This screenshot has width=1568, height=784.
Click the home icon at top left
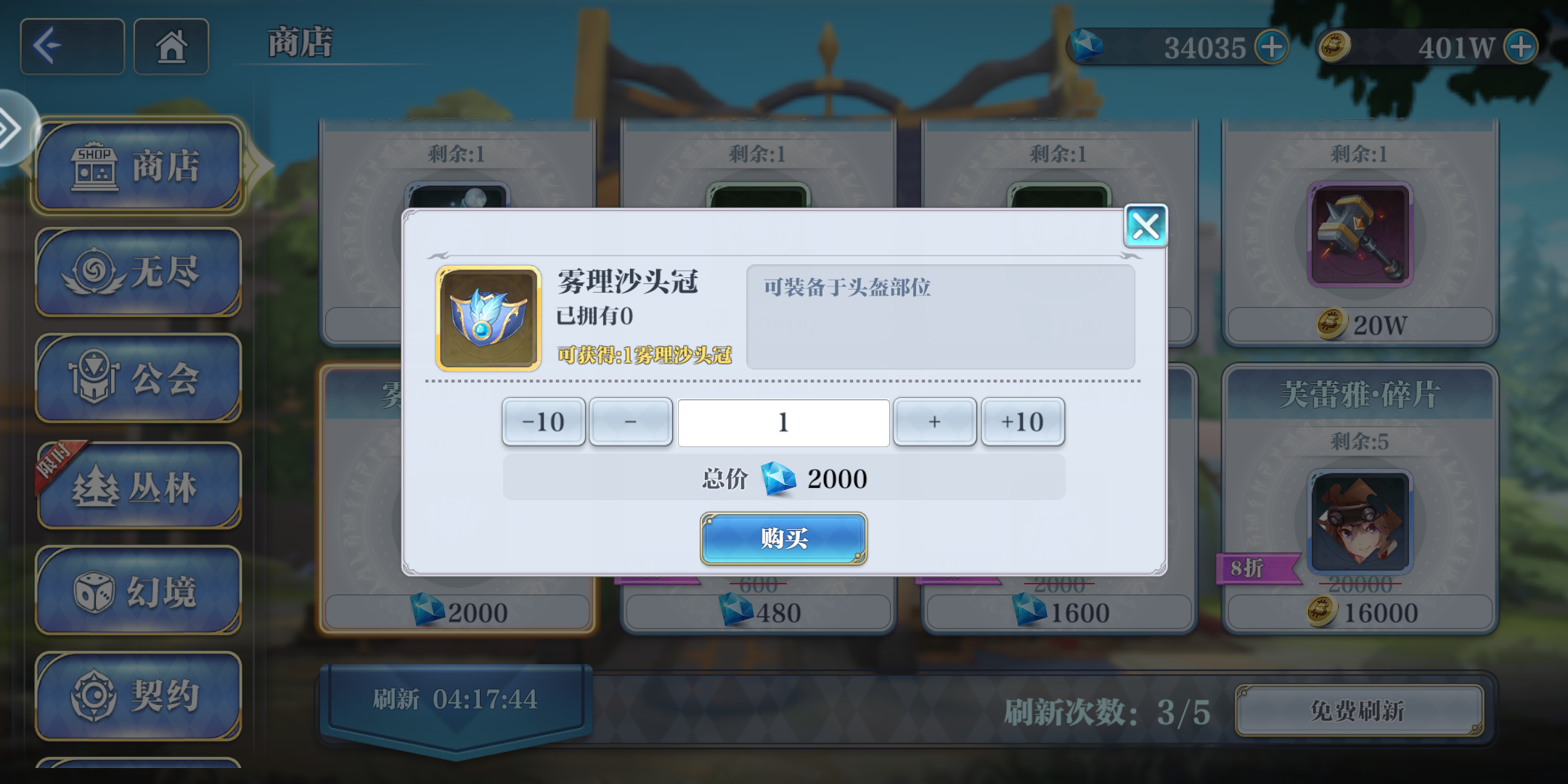(172, 46)
